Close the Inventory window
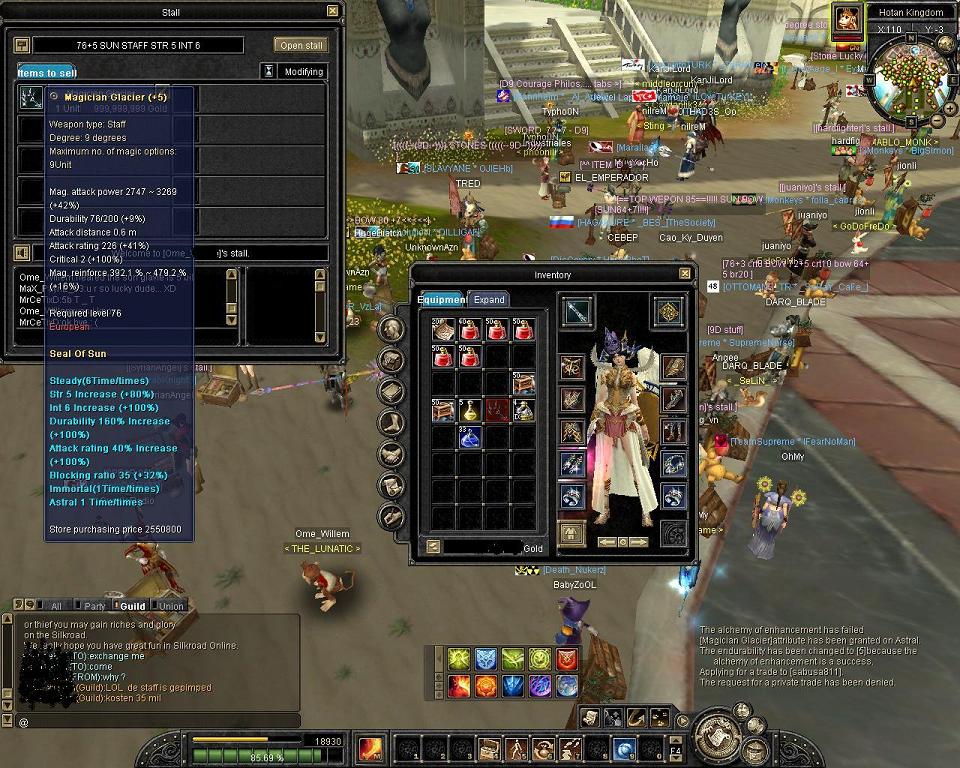 [x=685, y=274]
